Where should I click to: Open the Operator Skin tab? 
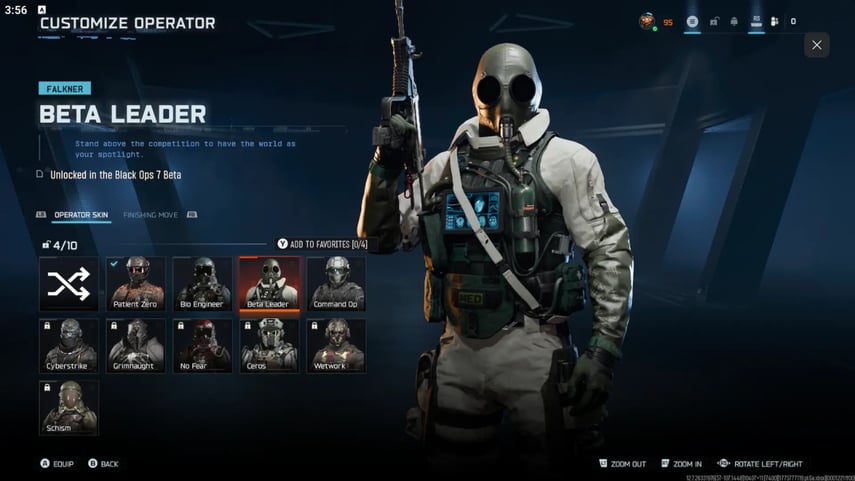tap(81, 214)
